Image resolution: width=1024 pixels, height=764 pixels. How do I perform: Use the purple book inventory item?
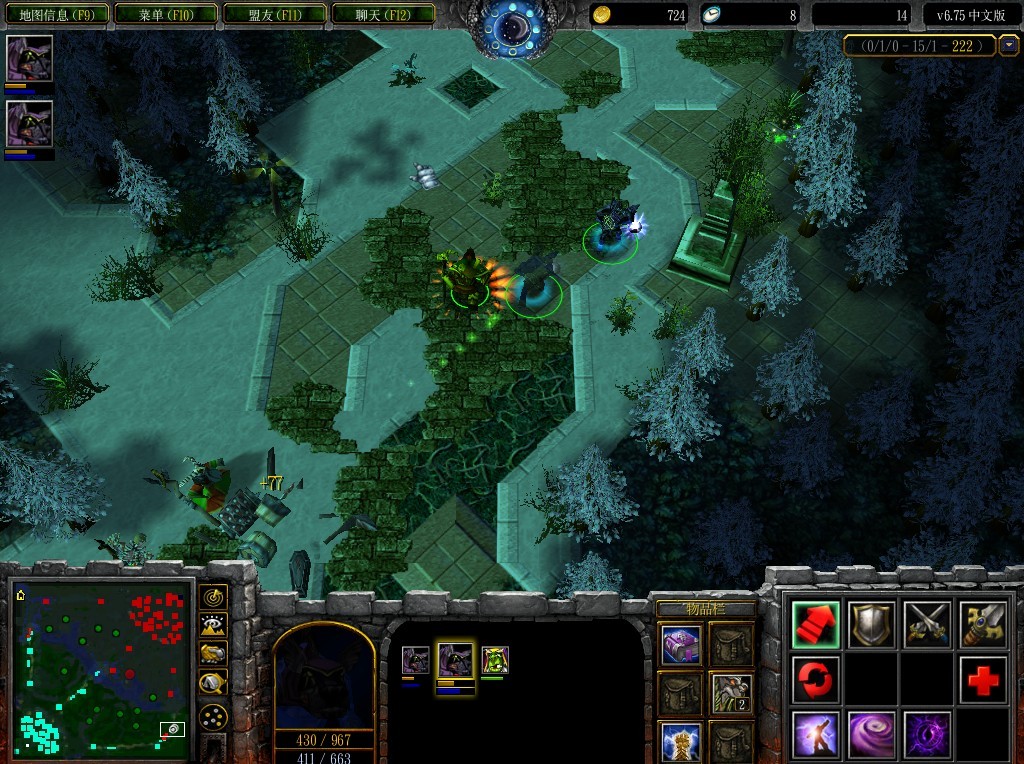click(x=681, y=645)
